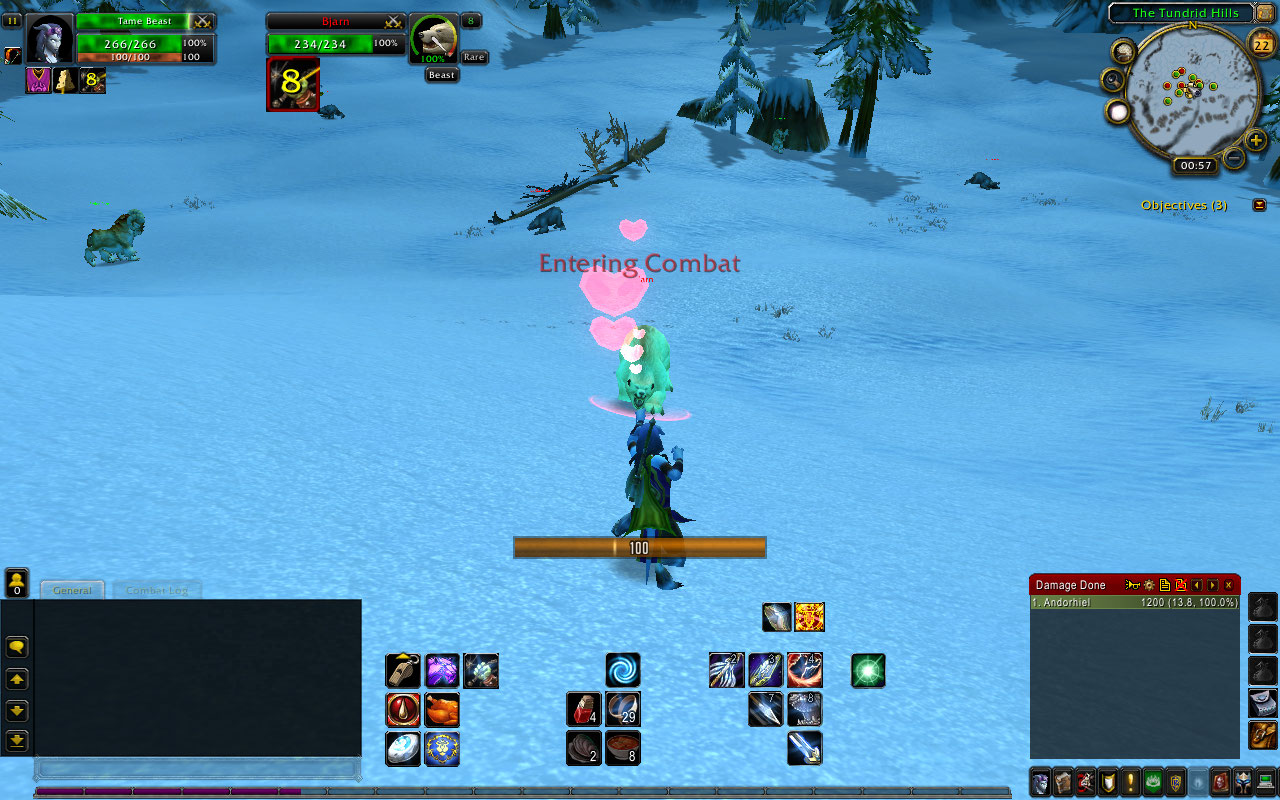Open the main menu computer icon
The height and width of the screenshot is (800, 1280).
pos(1266,782)
